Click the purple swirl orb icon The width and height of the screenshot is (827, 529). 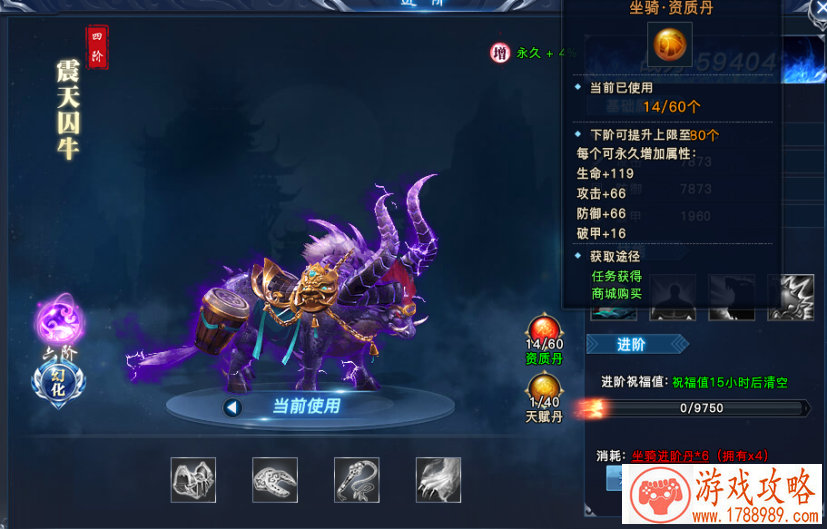point(59,322)
